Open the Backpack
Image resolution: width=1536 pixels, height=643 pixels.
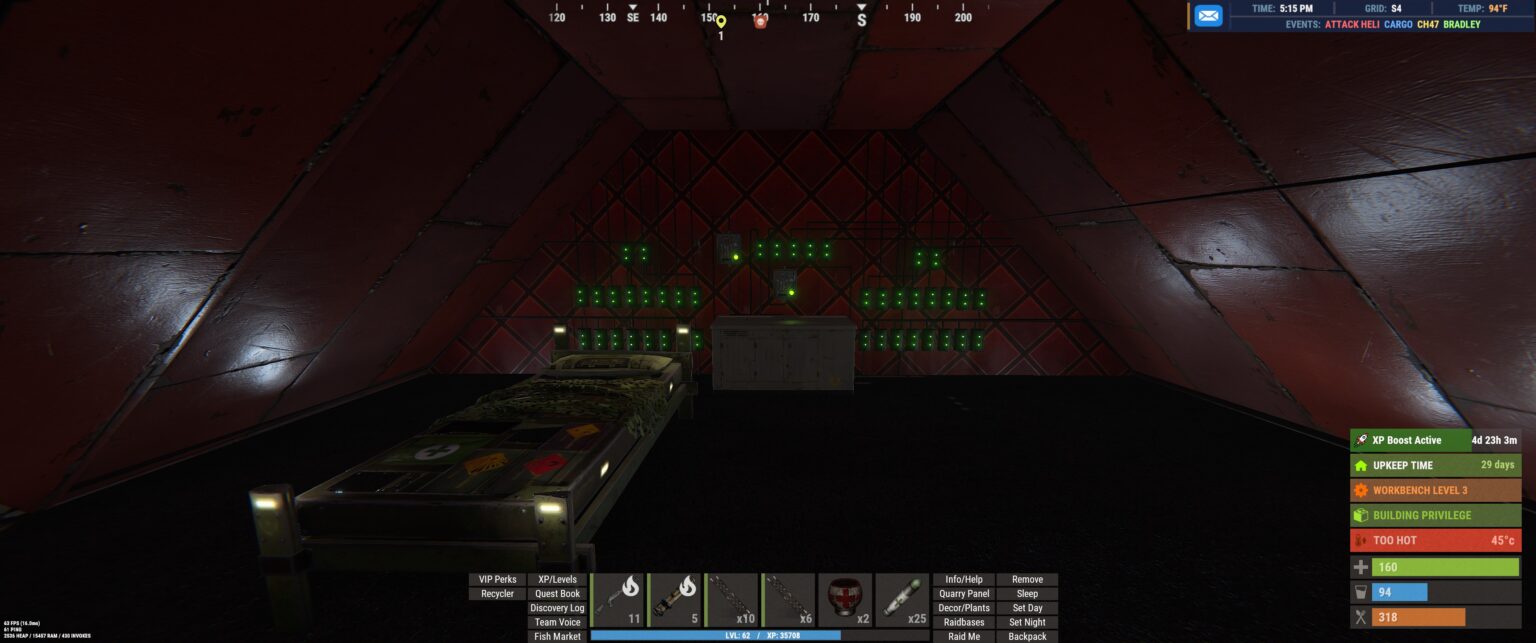[x=1027, y=636]
